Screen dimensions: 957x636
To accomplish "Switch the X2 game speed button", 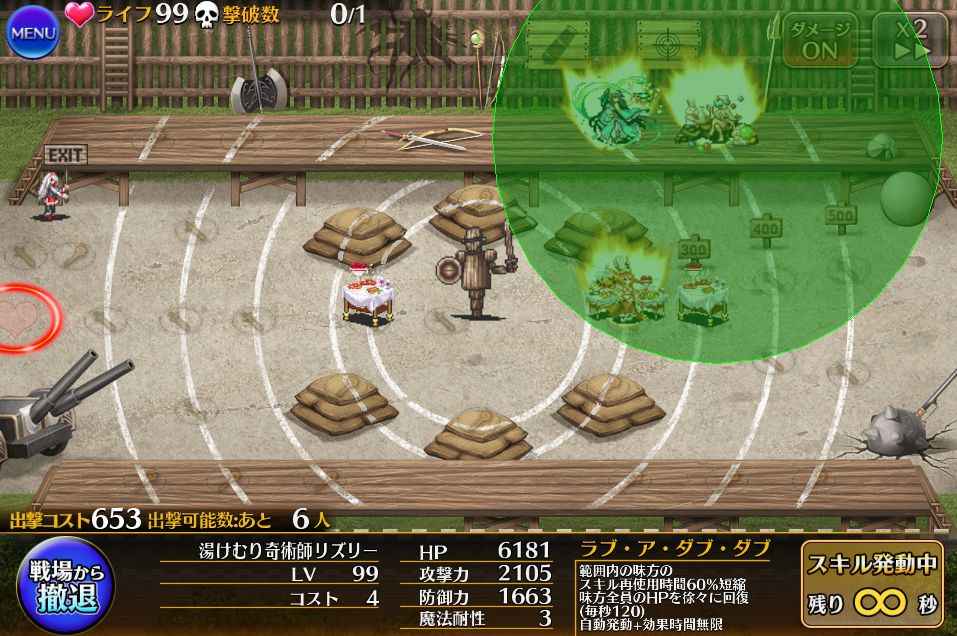I will 910,39.
